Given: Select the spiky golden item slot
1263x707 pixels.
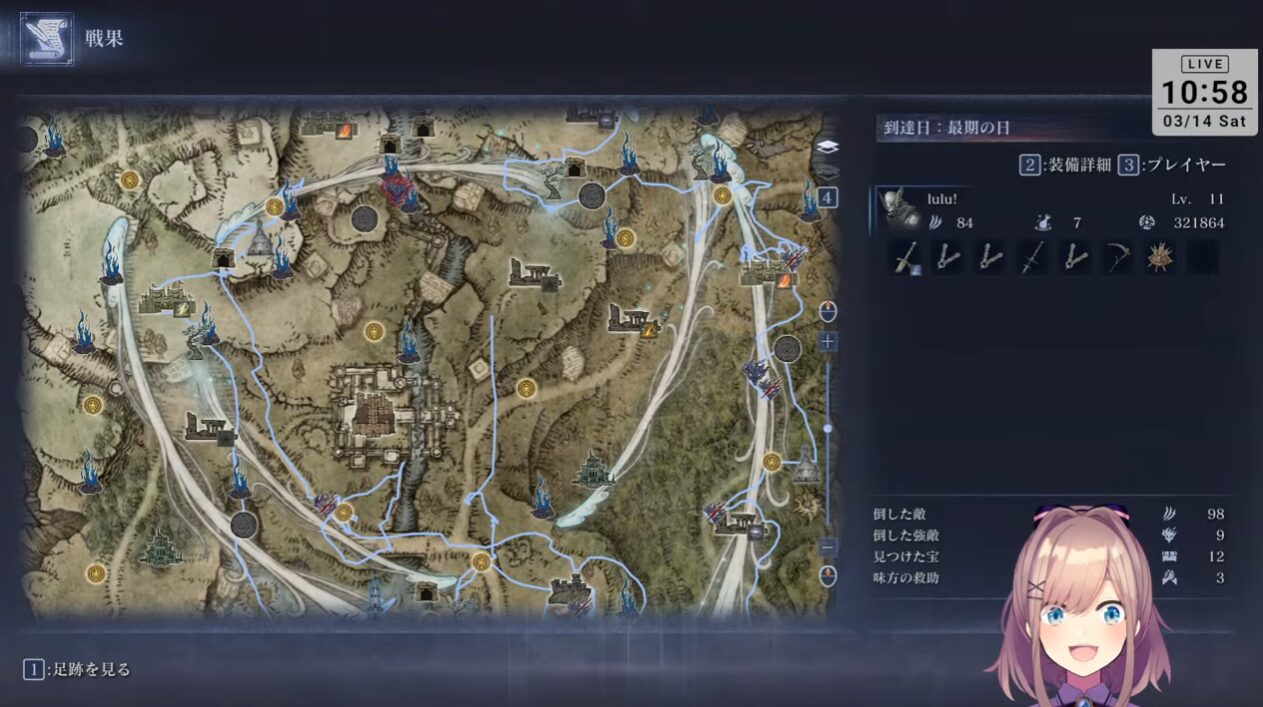Looking at the screenshot, I should click(x=1160, y=257).
